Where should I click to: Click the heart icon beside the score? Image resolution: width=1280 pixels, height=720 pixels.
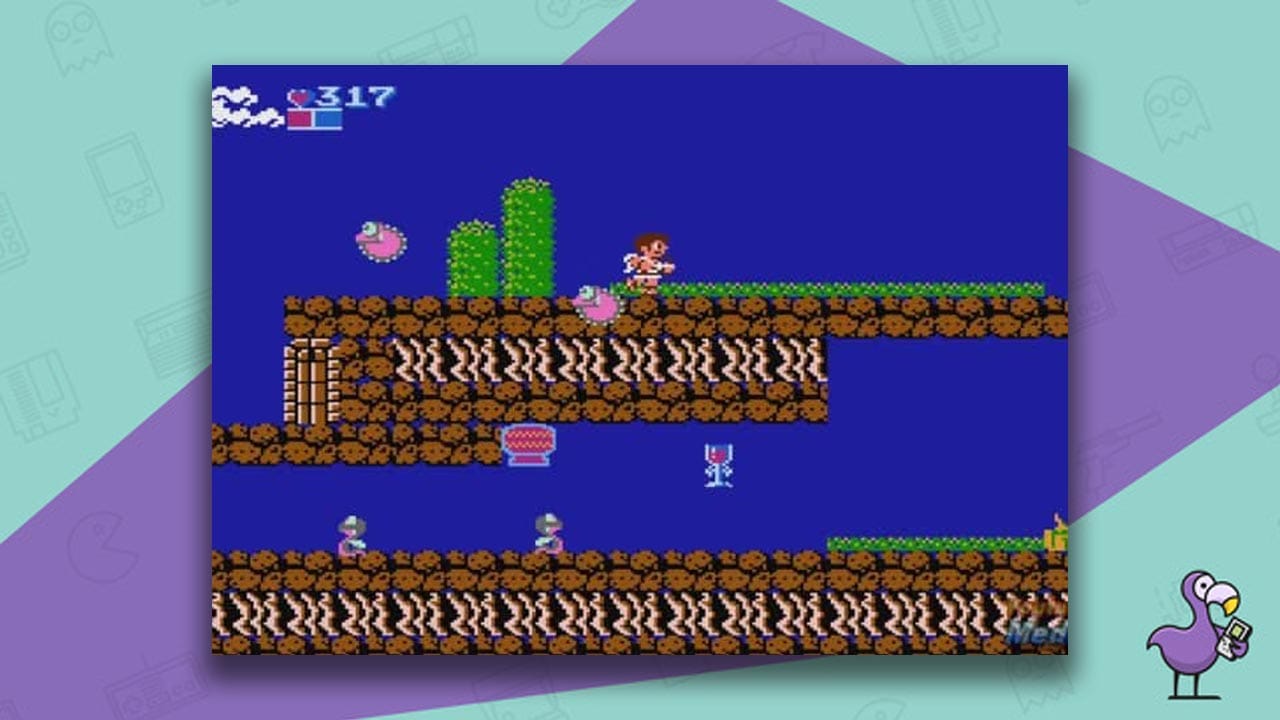pyautogui.click(x=297, y=97)
